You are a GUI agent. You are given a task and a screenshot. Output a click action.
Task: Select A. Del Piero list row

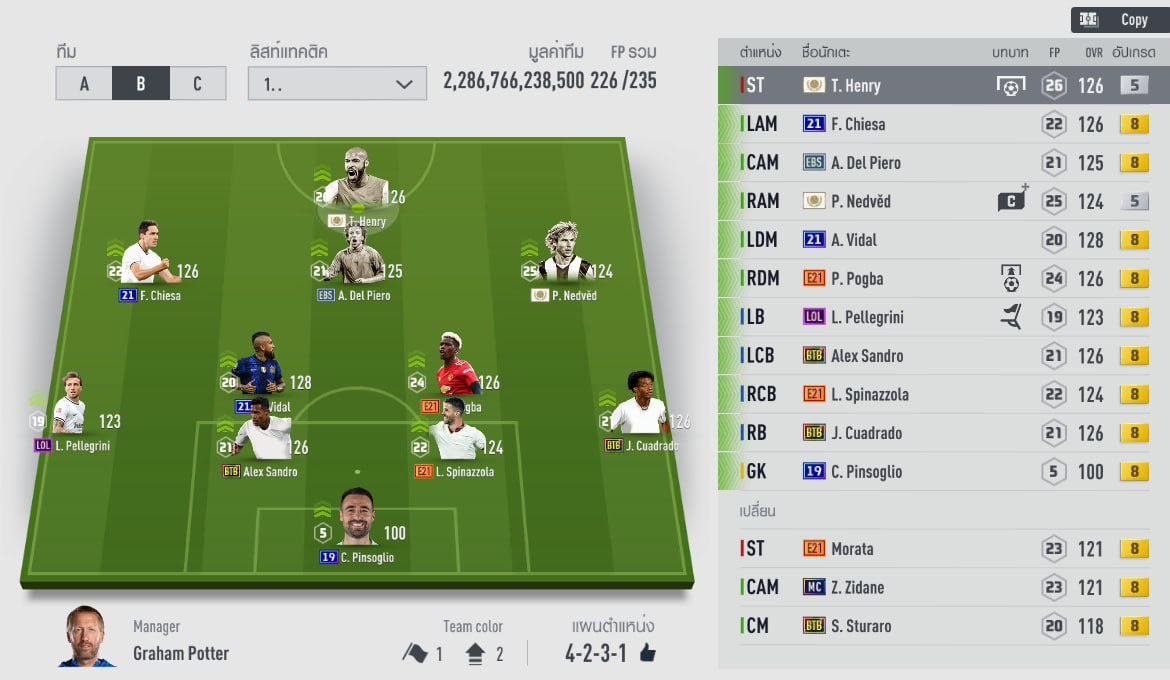point(940,163)
